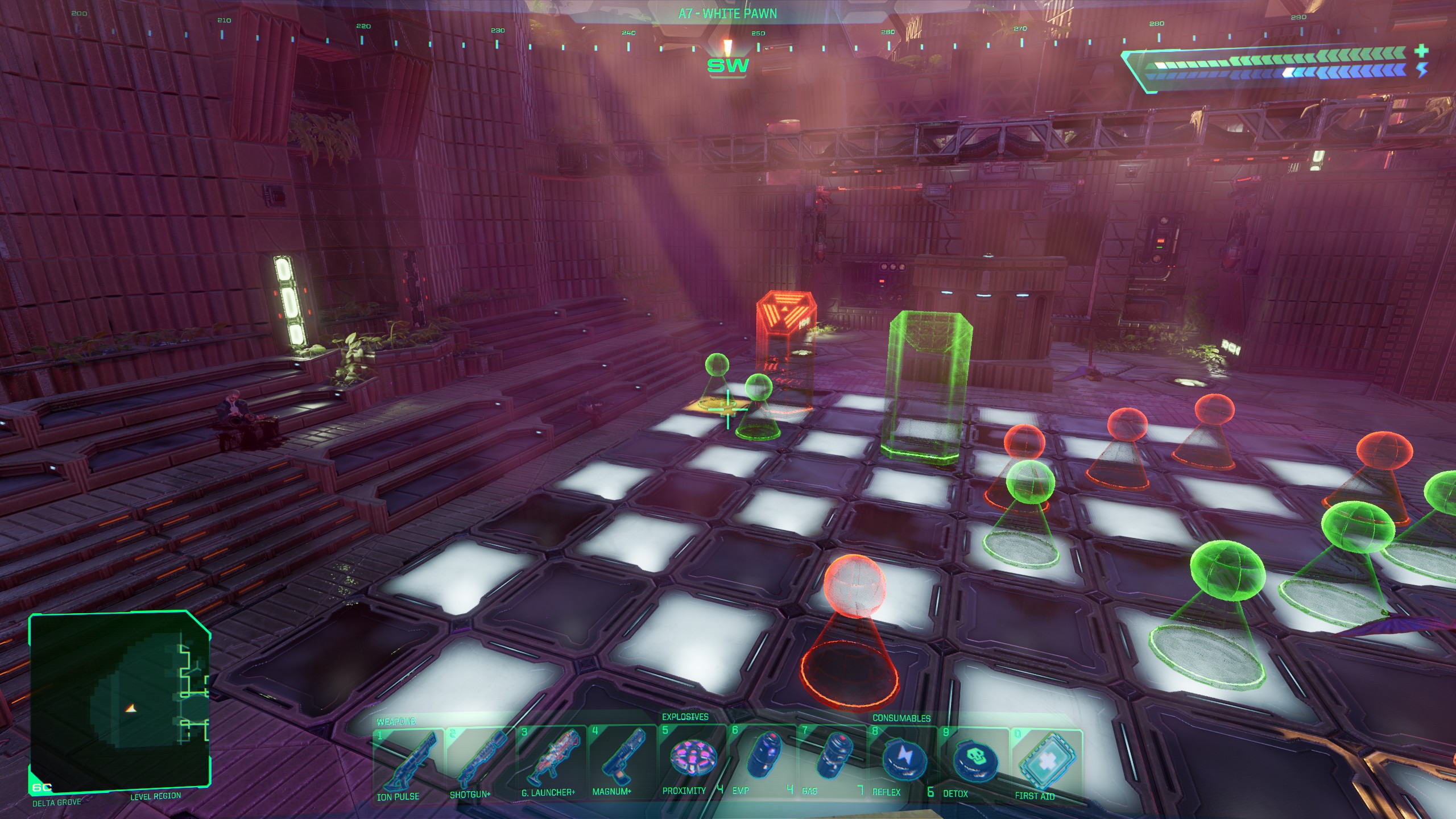Switch to the Magnum+ pistol slot
Viewport: 1456px width, 819px height.
pos(622,758)
